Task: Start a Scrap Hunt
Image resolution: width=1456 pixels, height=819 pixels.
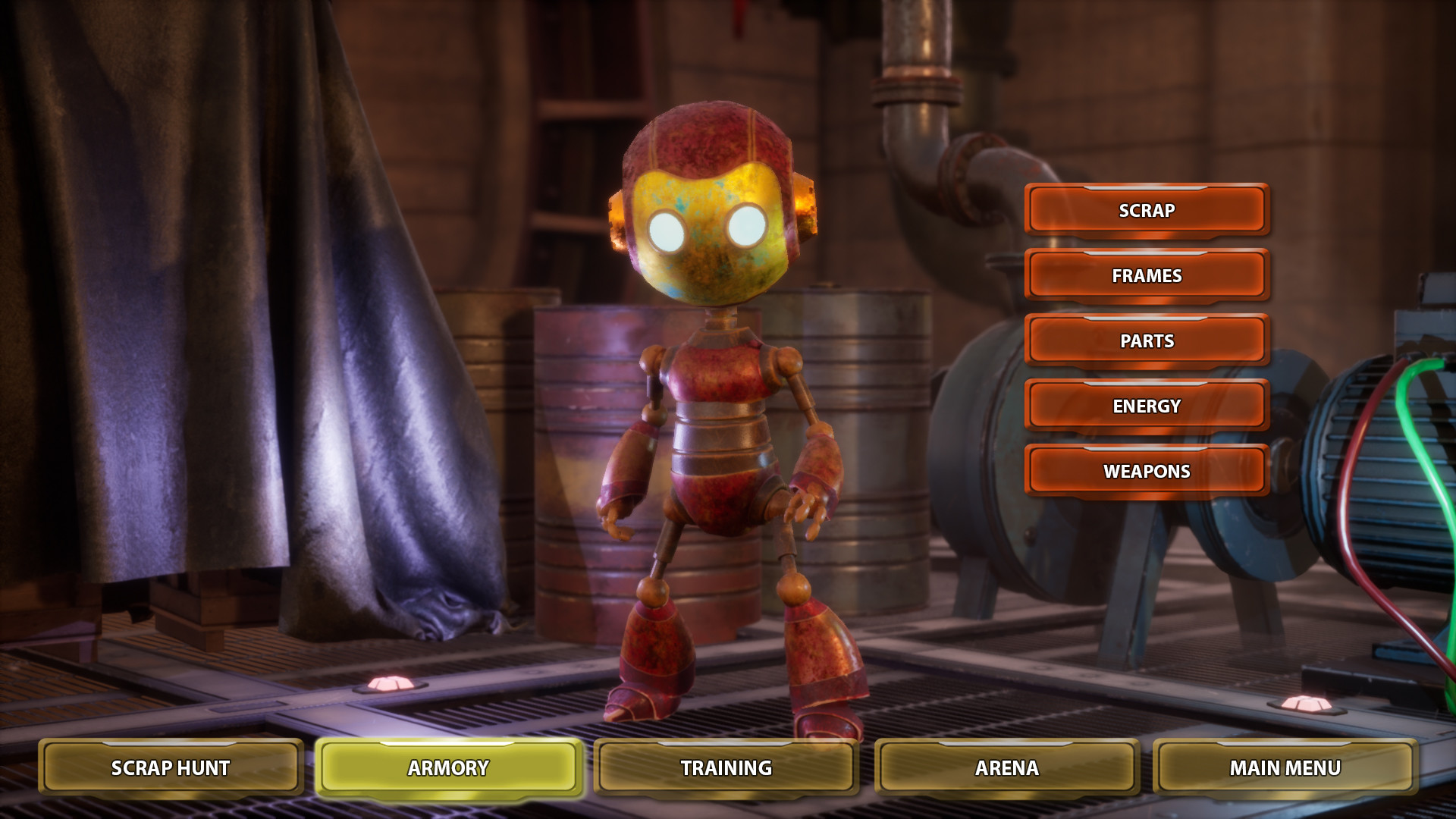Action: pyautogui.click(x=171, y=768)
